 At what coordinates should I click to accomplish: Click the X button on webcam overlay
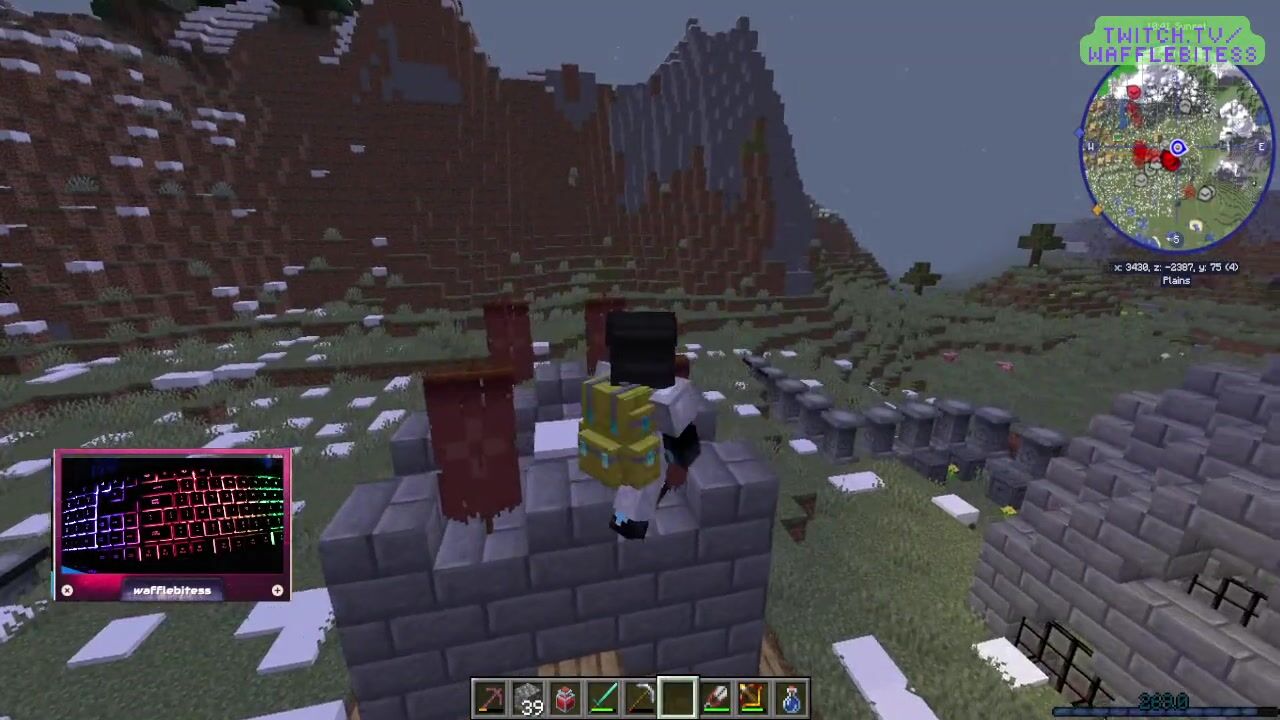pyautogui.click(x=67, y=590)
